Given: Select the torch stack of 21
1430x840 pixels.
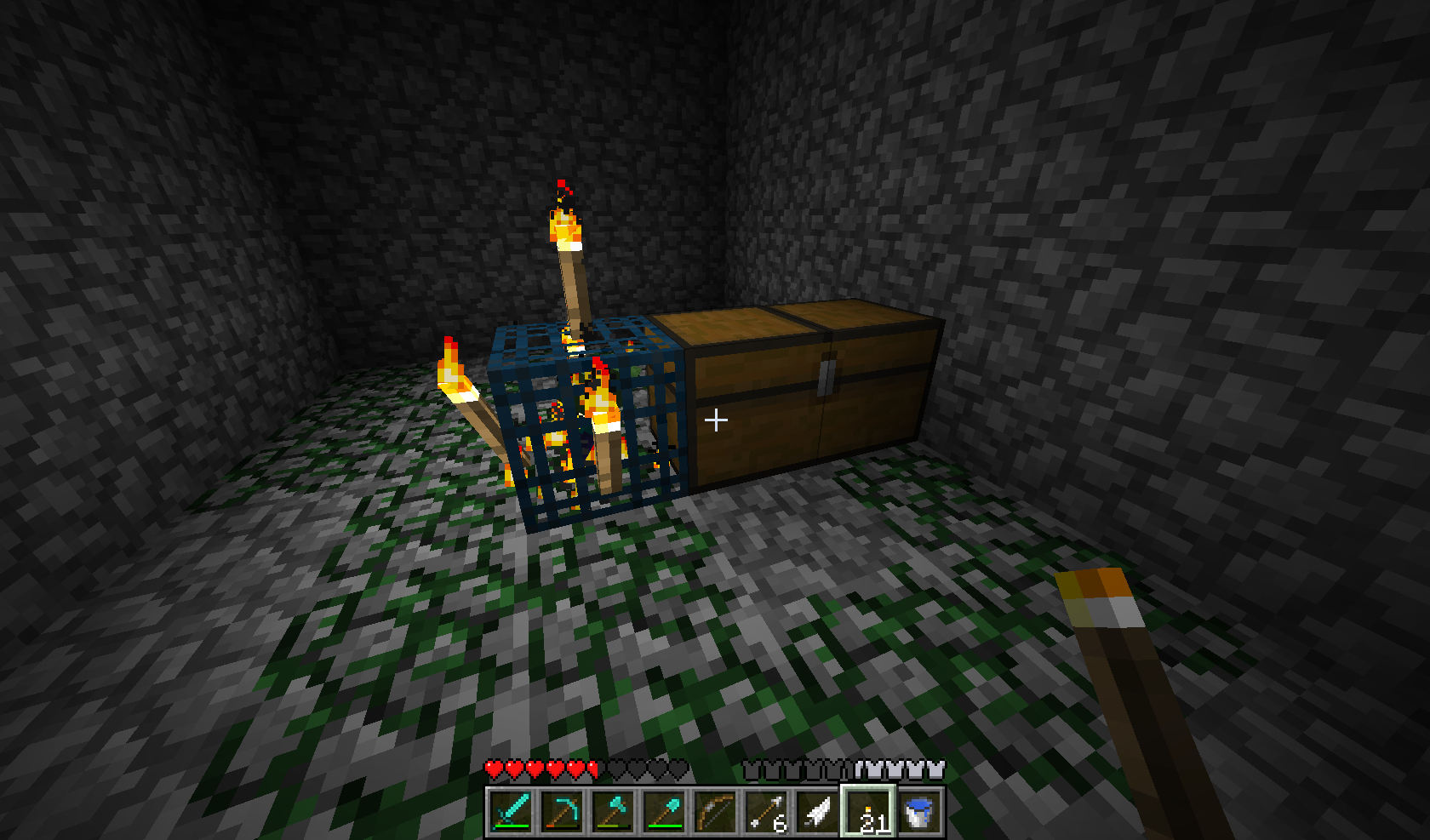Looking at the screenshot, I should pyautogui.click(x=868, y=812).
